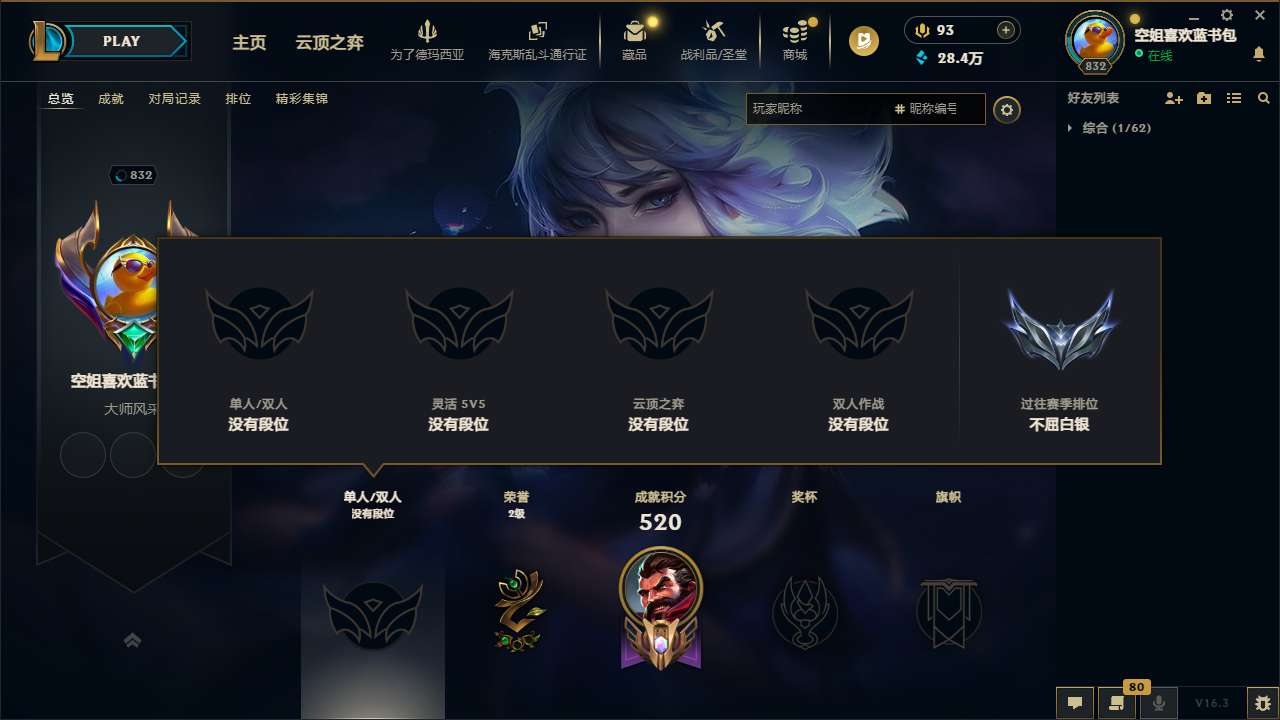Click the PLAY button
The height and width of the screenshot is (720, 1280).
[x=122, y=41]
